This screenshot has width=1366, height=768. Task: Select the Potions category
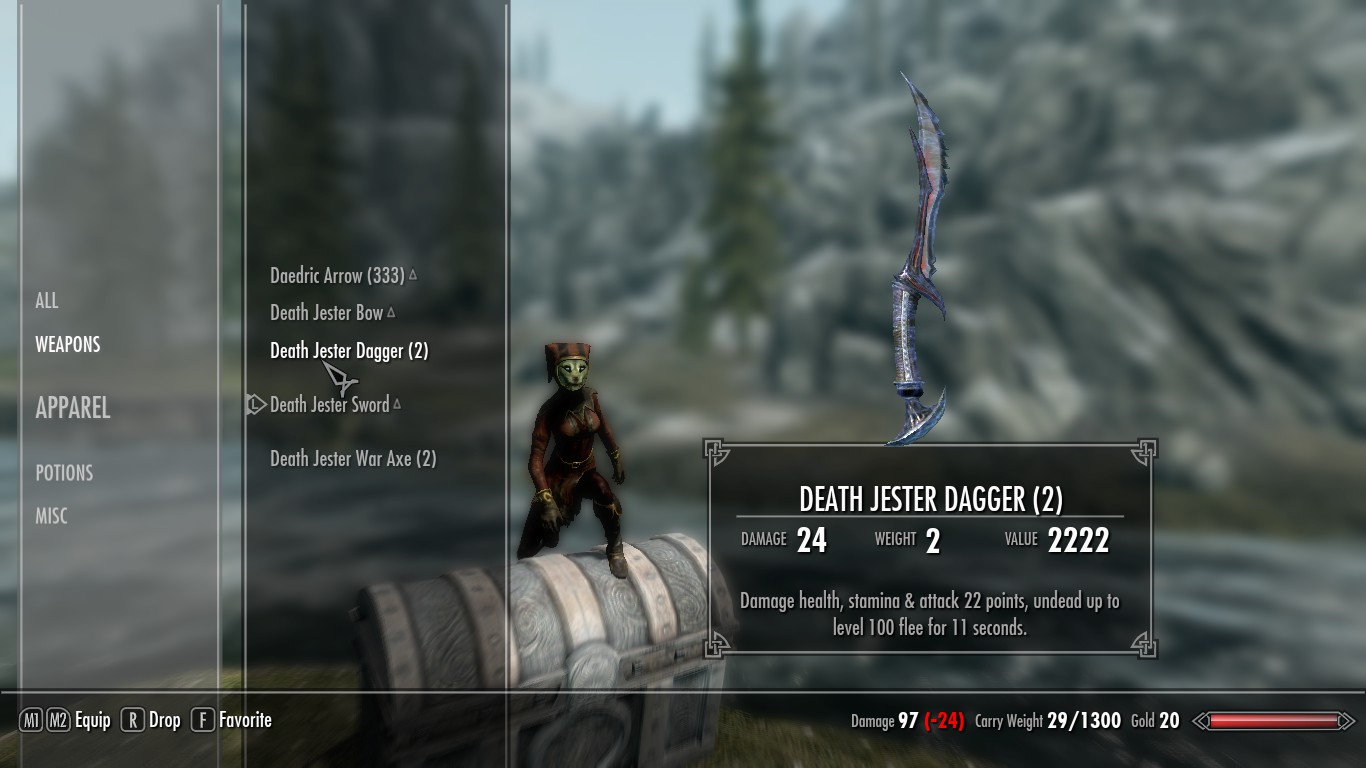coord(64,472)
